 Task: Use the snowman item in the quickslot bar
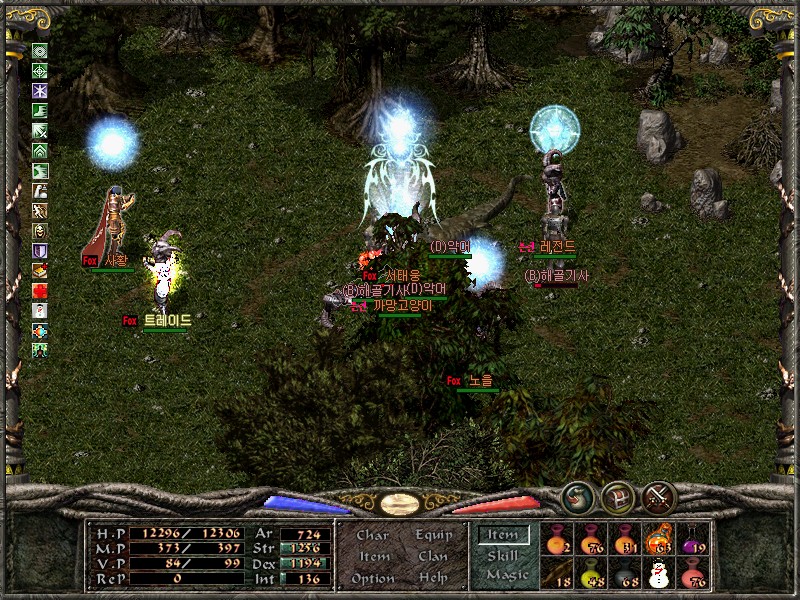659,574
